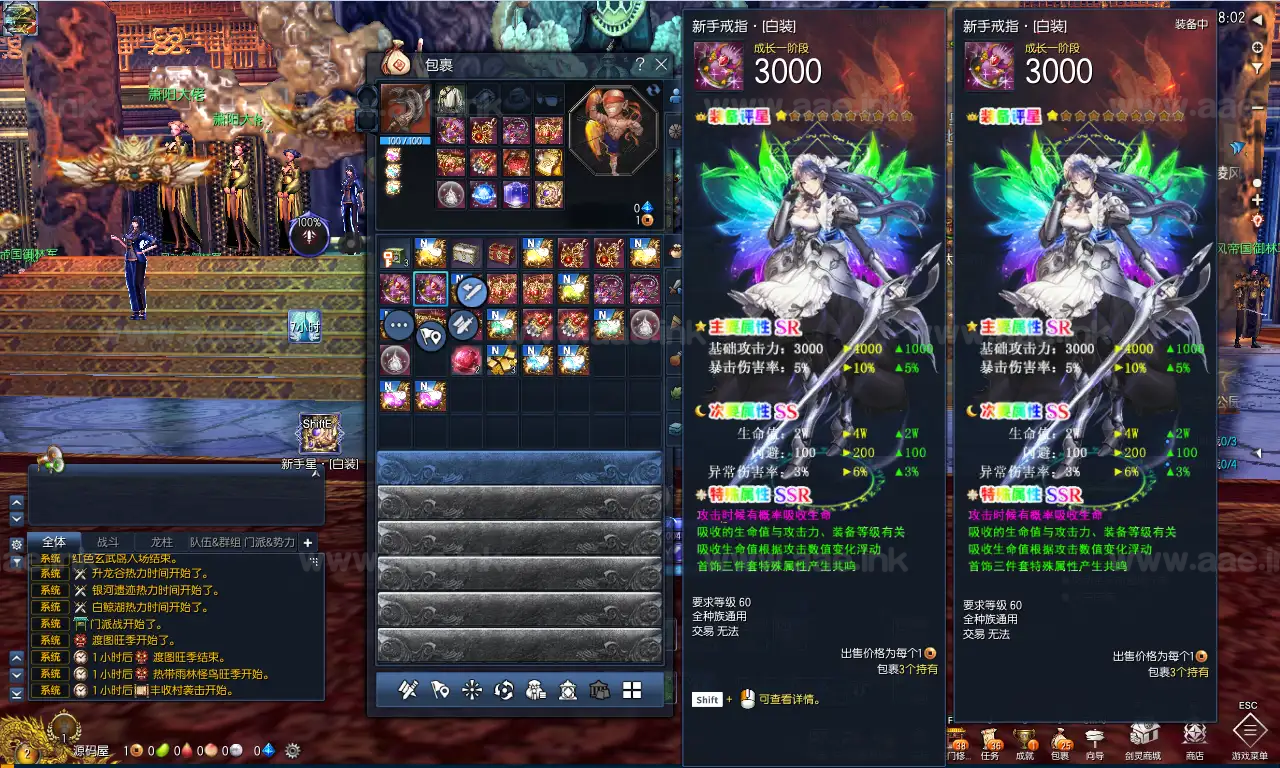Toggle the map marker flag icon in inventory toolbar

pos(438,690)
